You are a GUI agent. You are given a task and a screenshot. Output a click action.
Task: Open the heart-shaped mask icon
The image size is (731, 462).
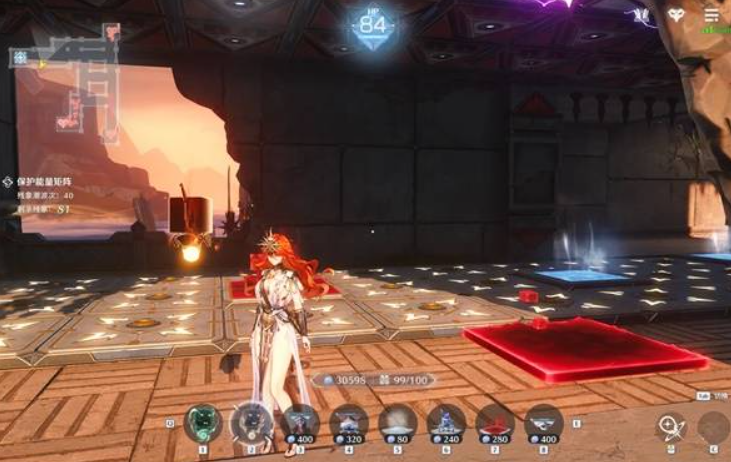click(677, 17)
